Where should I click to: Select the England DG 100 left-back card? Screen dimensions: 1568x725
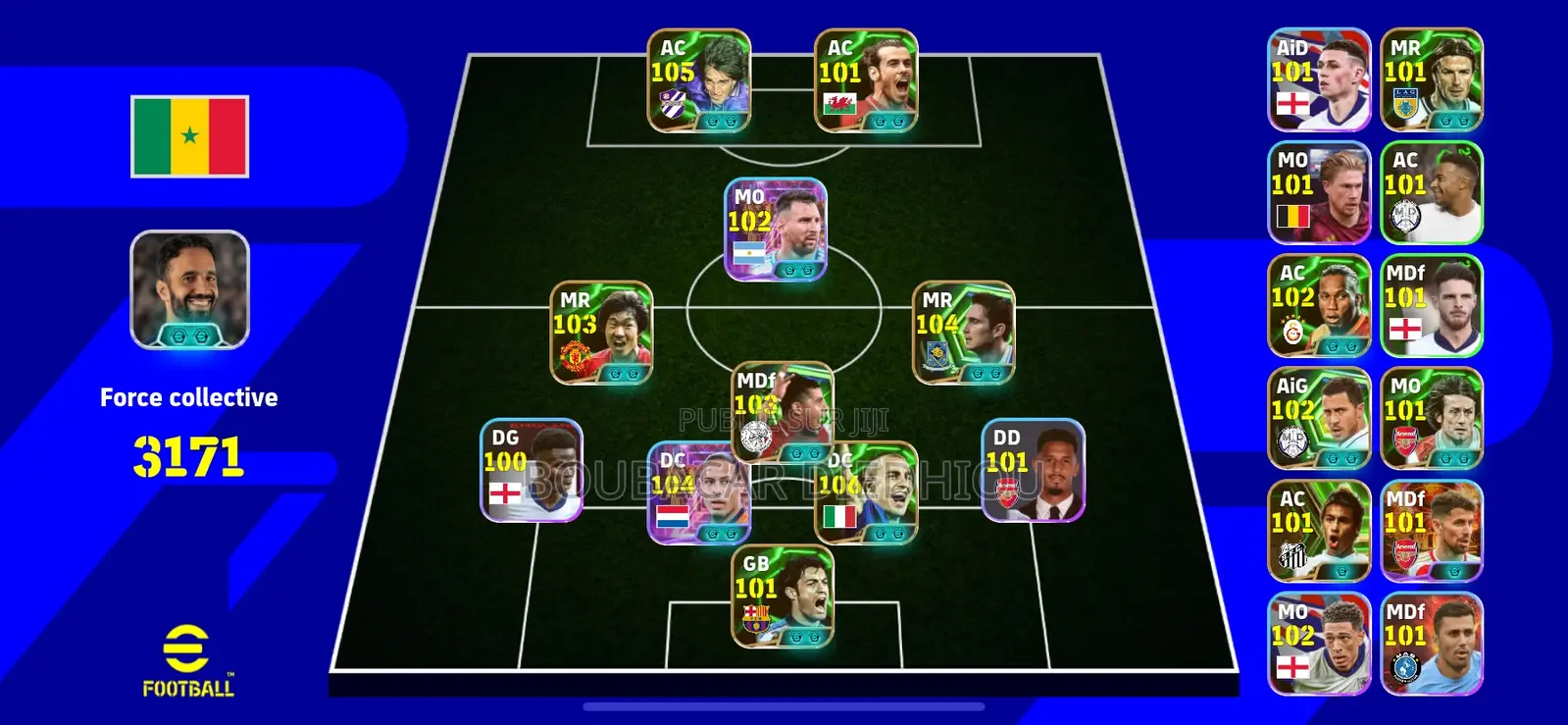click(x=531, y=471)
